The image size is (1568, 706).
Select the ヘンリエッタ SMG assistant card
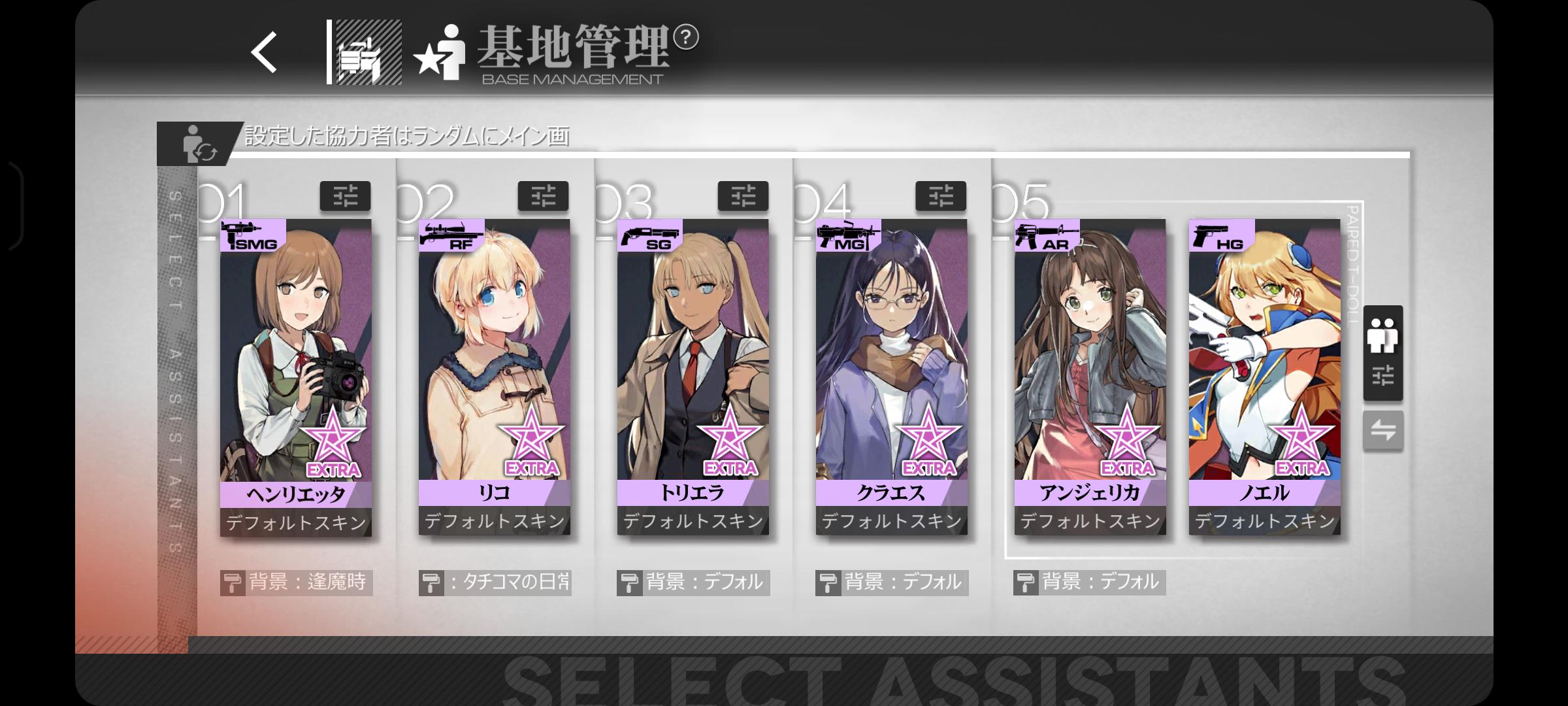coord(296,366)
